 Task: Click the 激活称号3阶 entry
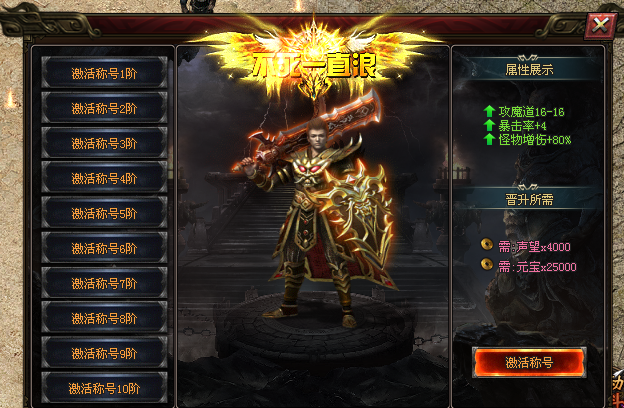point(104,143)
